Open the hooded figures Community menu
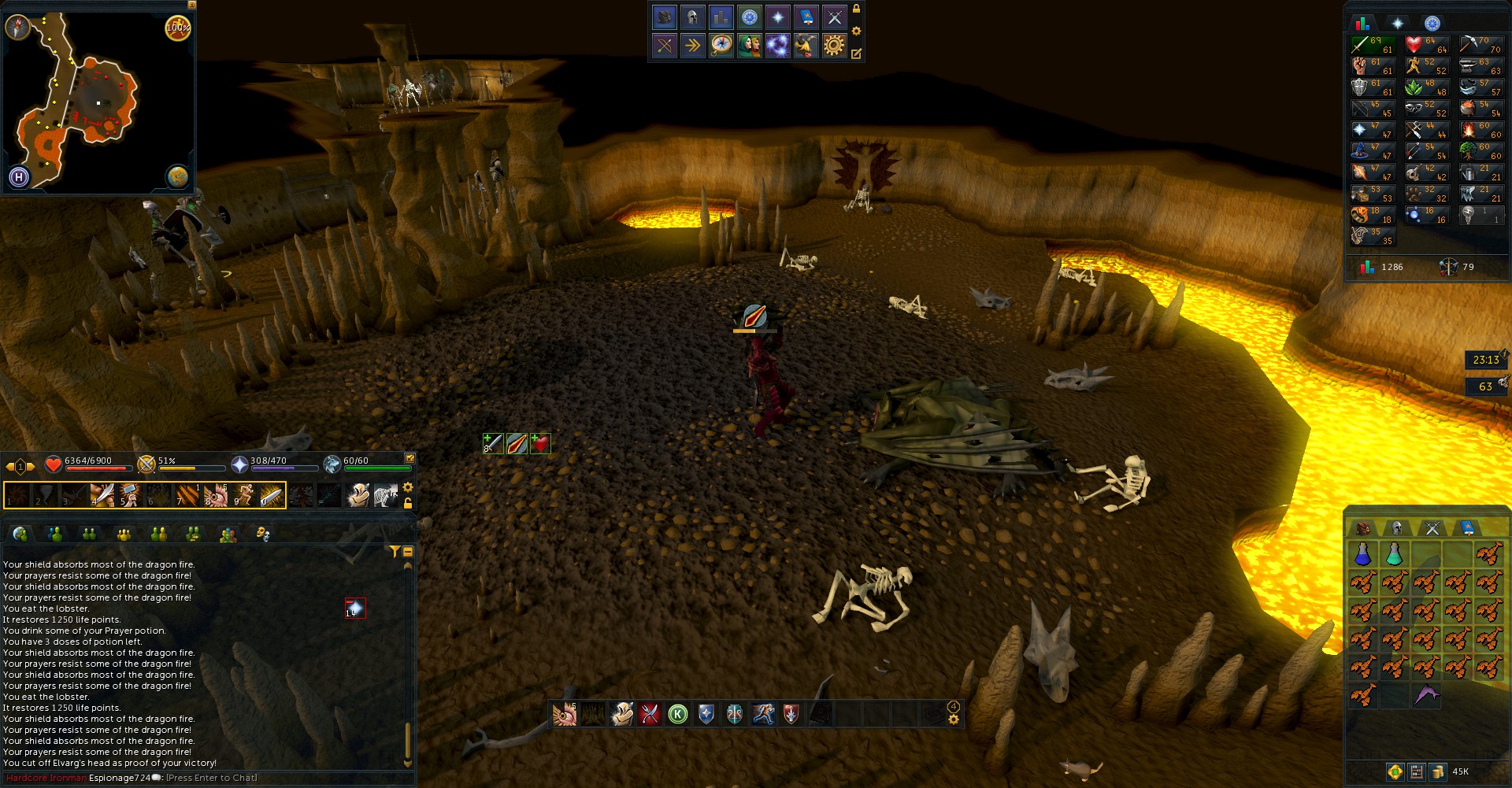The width and height of the screenshot is (1512, 788). coord(750,46)
